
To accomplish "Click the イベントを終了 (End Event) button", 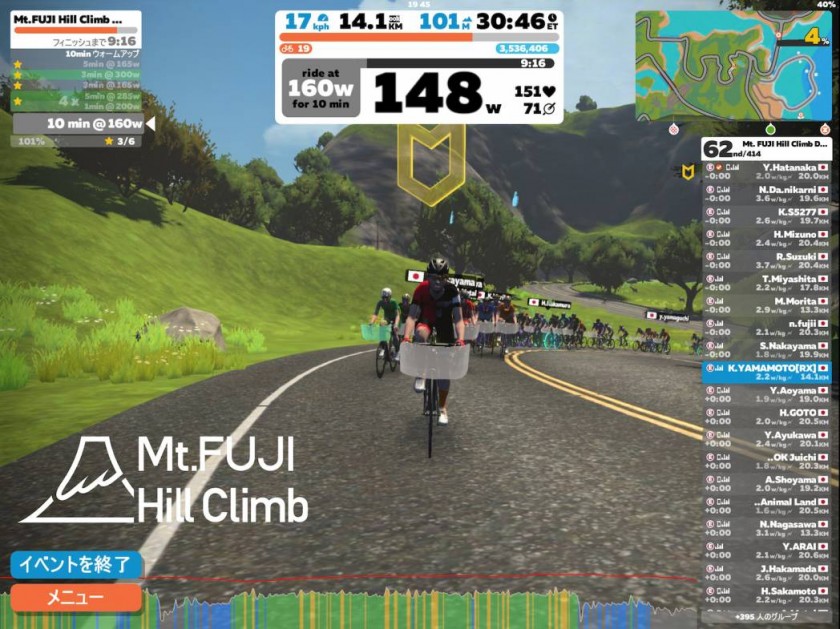I will [x=76, y=564].
